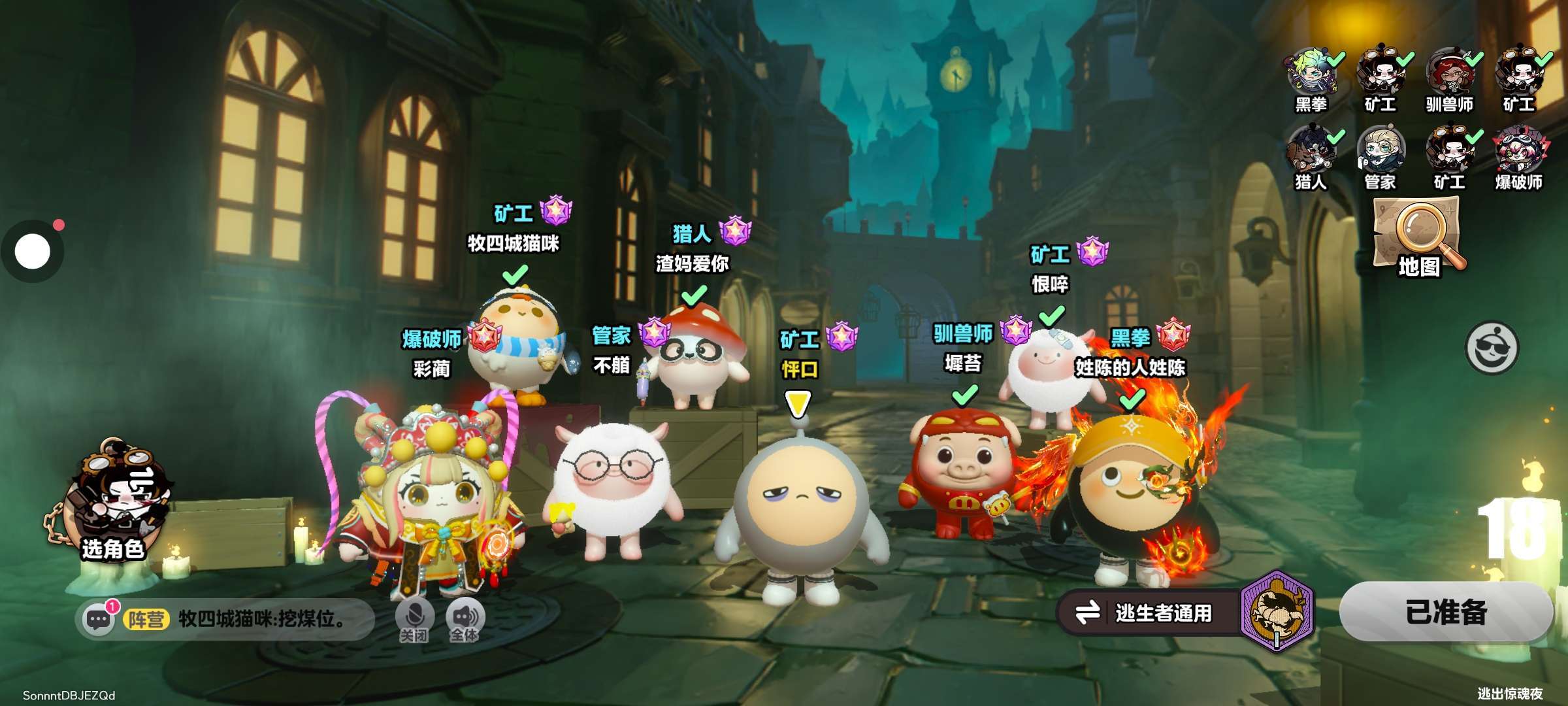Toggle the microphone 关闭 button

point(414,620)
